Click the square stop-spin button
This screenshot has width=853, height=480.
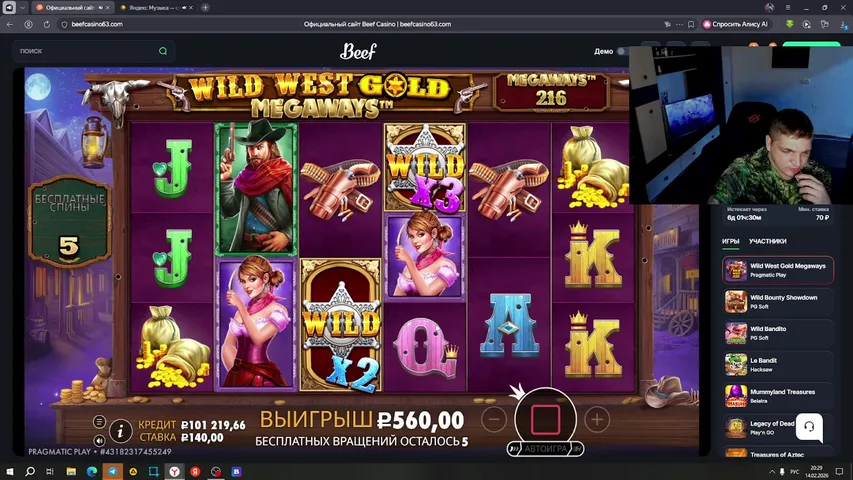(x=544, y=418)
